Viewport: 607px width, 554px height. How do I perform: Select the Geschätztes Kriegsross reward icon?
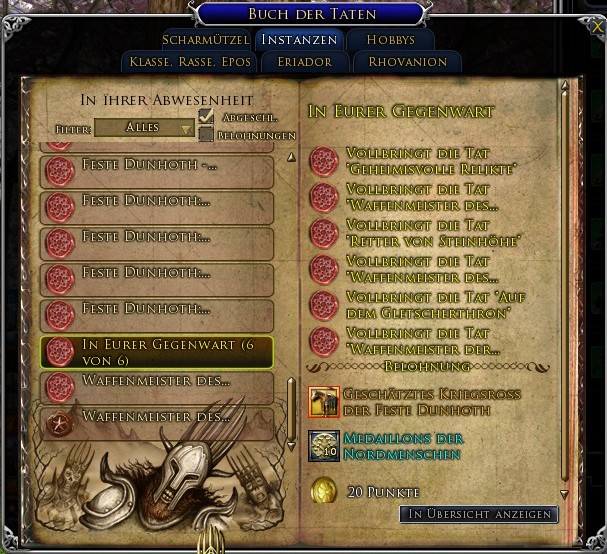pyautogui.click(x=323, y=402)
